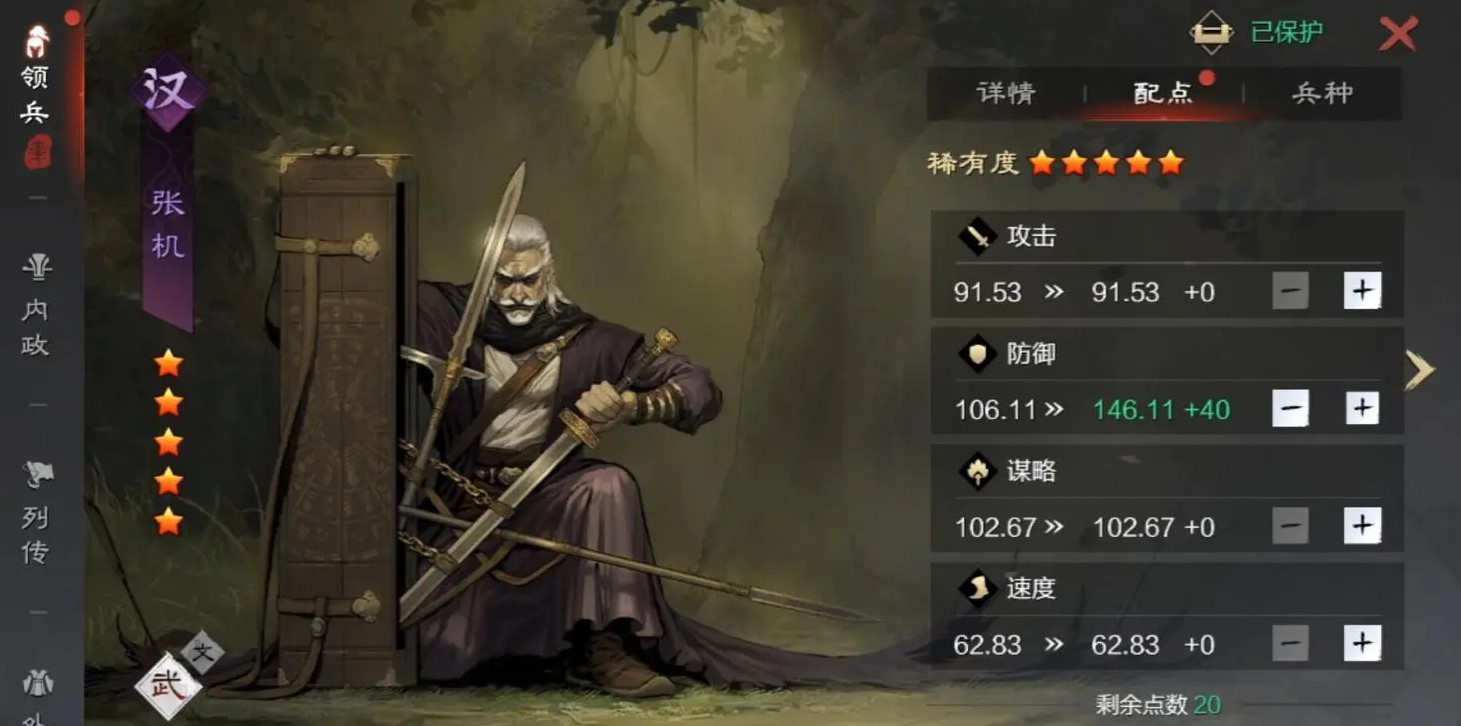1461x726 pixels.
Task: Click the shield icon beside 防御
Action: coord(975,354)
